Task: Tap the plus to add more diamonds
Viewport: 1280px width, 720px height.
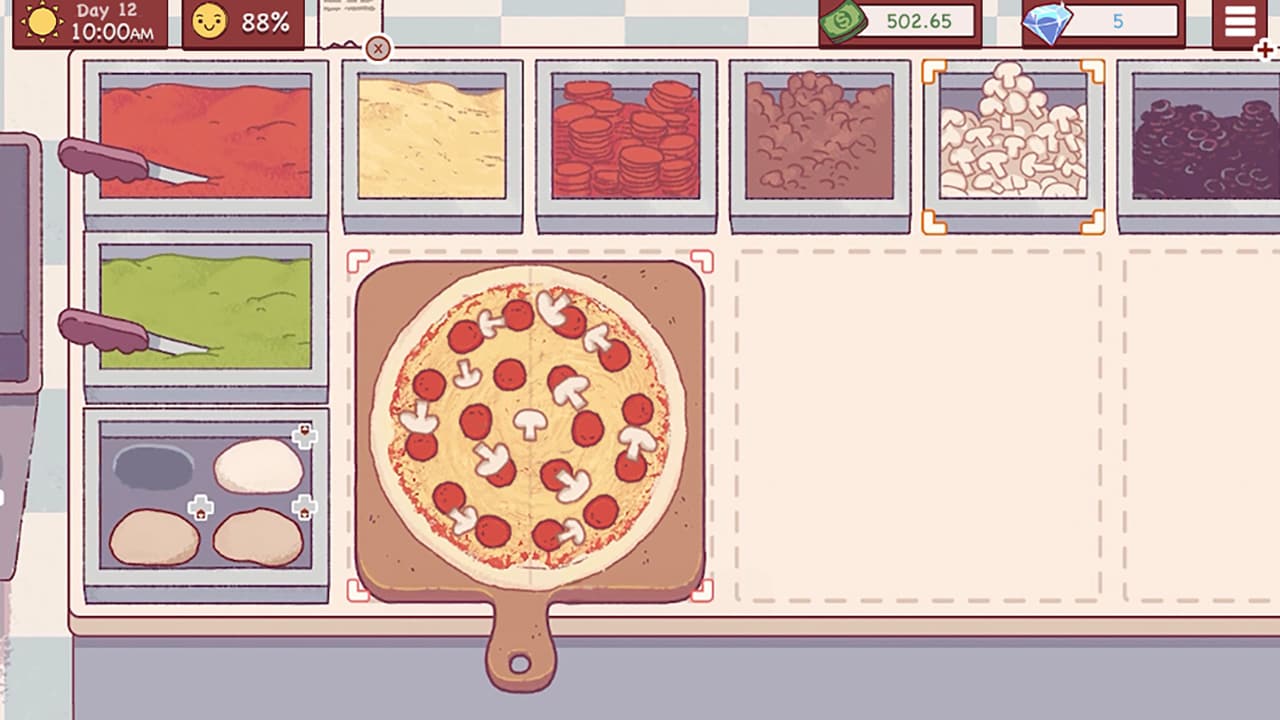Action: pyautogui.click(x=1264, y=47)
